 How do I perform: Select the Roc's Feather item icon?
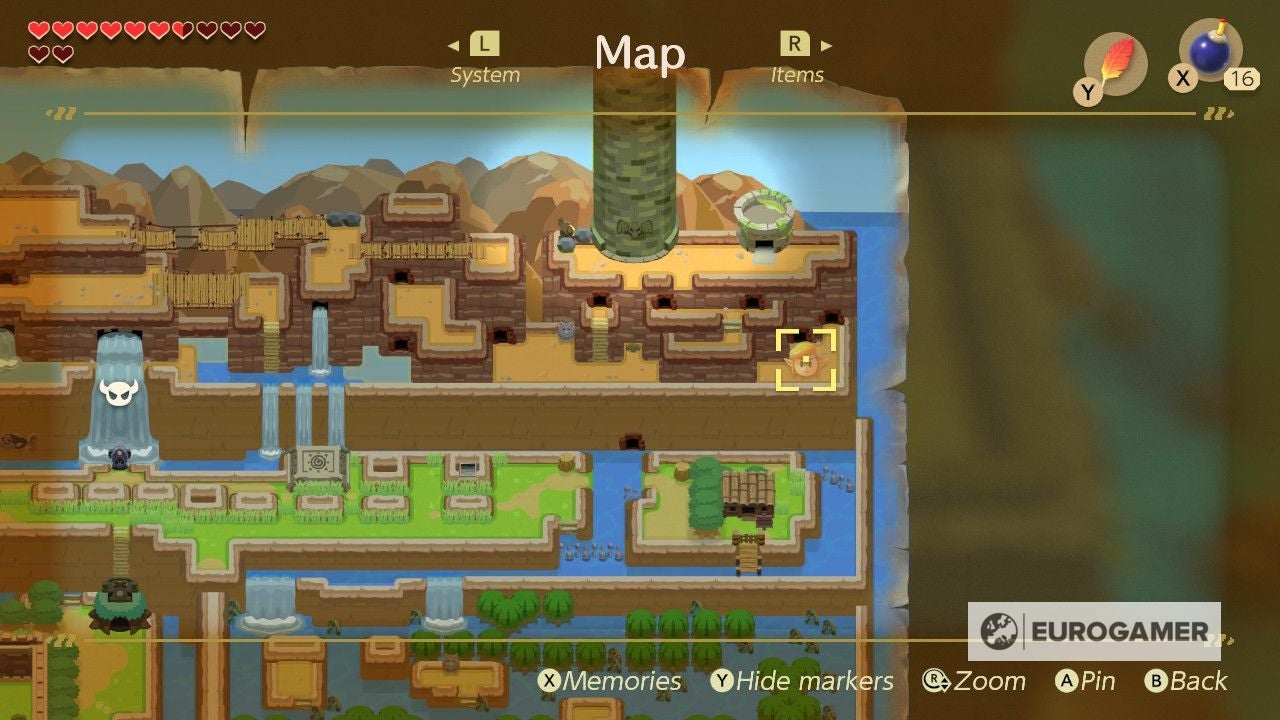1113,58
